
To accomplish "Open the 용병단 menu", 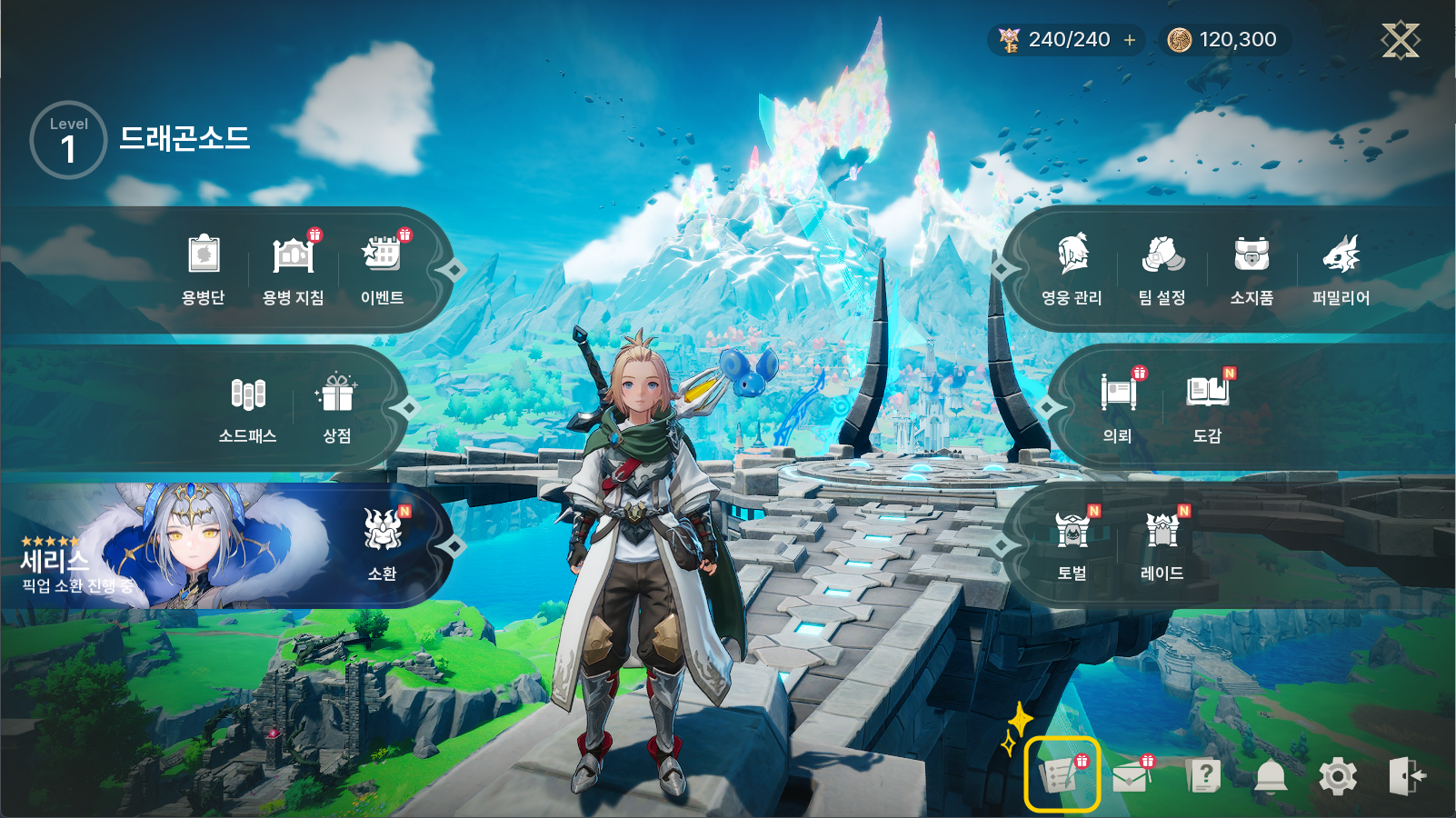I will (x=204, y=269).
